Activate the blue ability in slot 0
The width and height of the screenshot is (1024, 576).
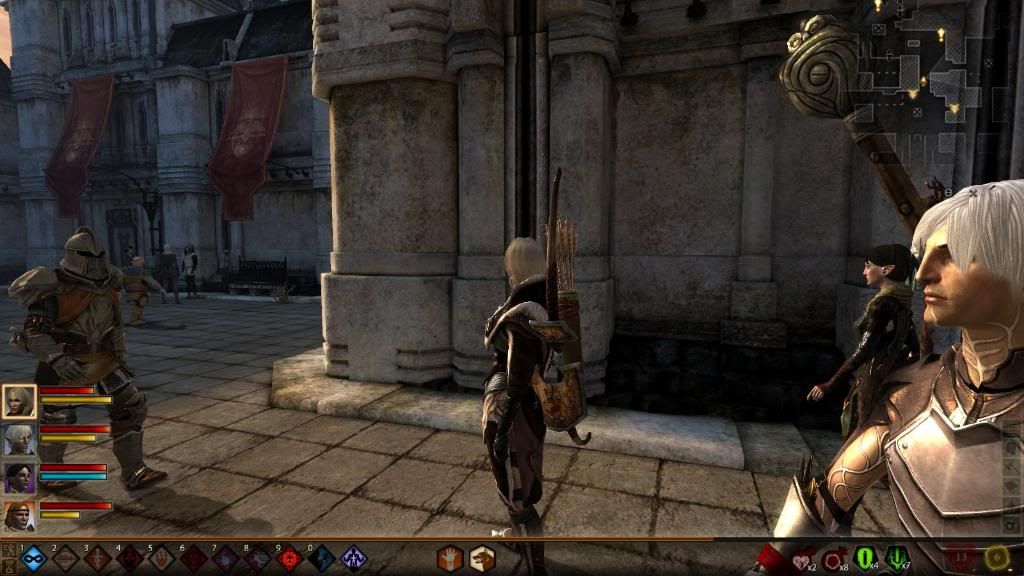[322, 559]
